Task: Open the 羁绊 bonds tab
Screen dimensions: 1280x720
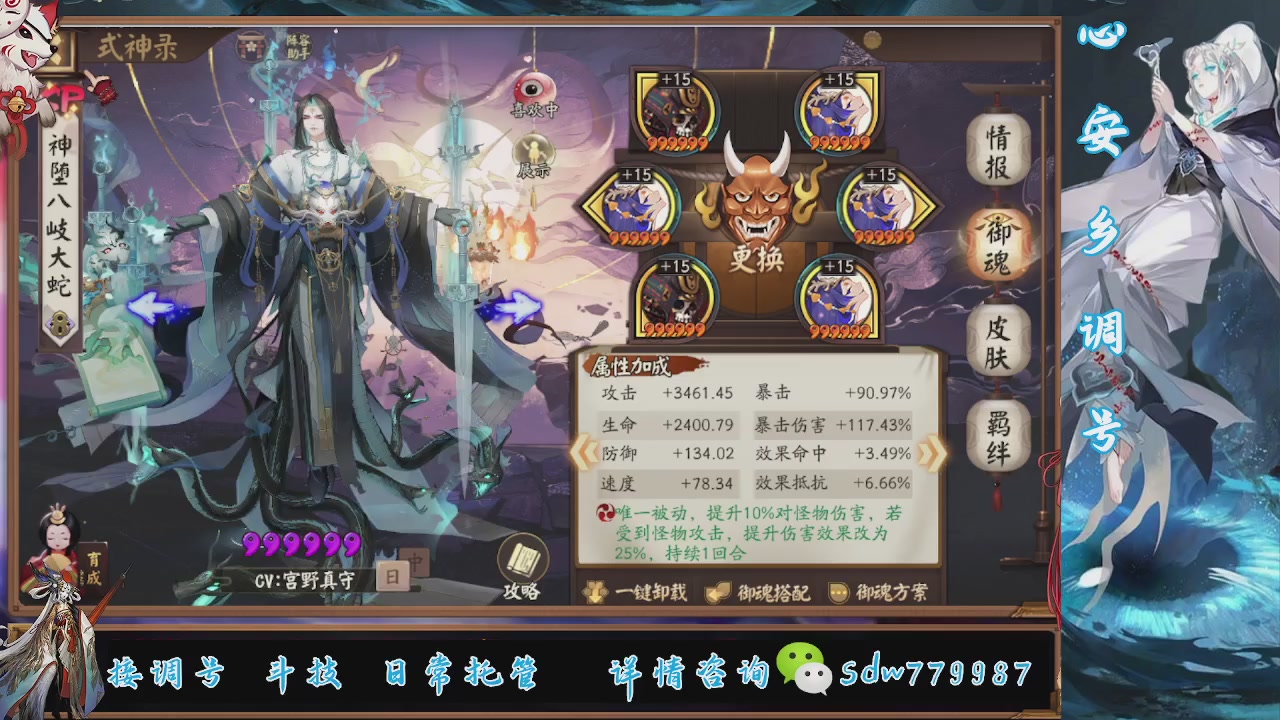Action: 999,436
